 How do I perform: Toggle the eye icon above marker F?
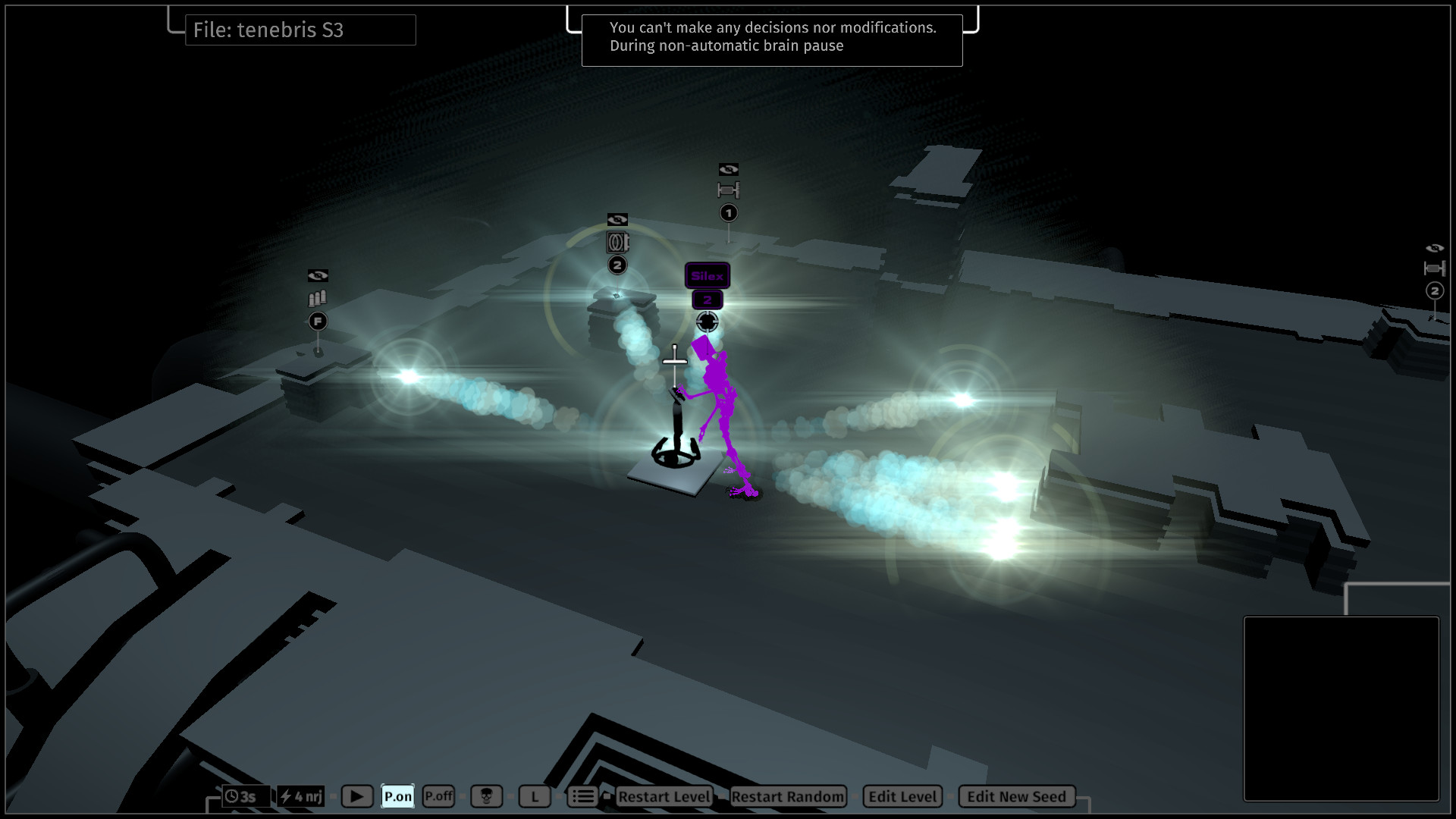tap(319, 275)
